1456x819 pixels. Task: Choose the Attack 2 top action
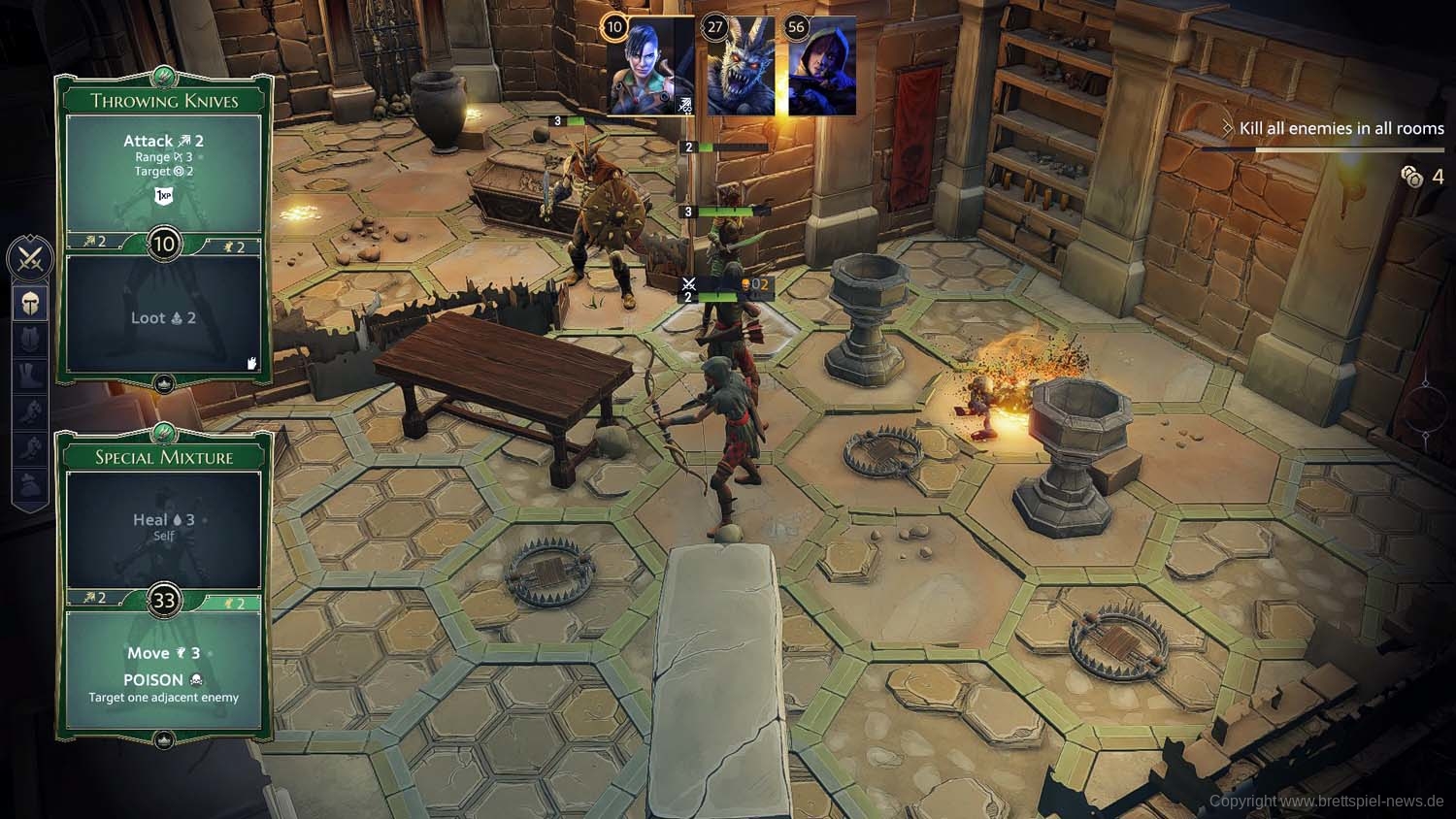163,142
